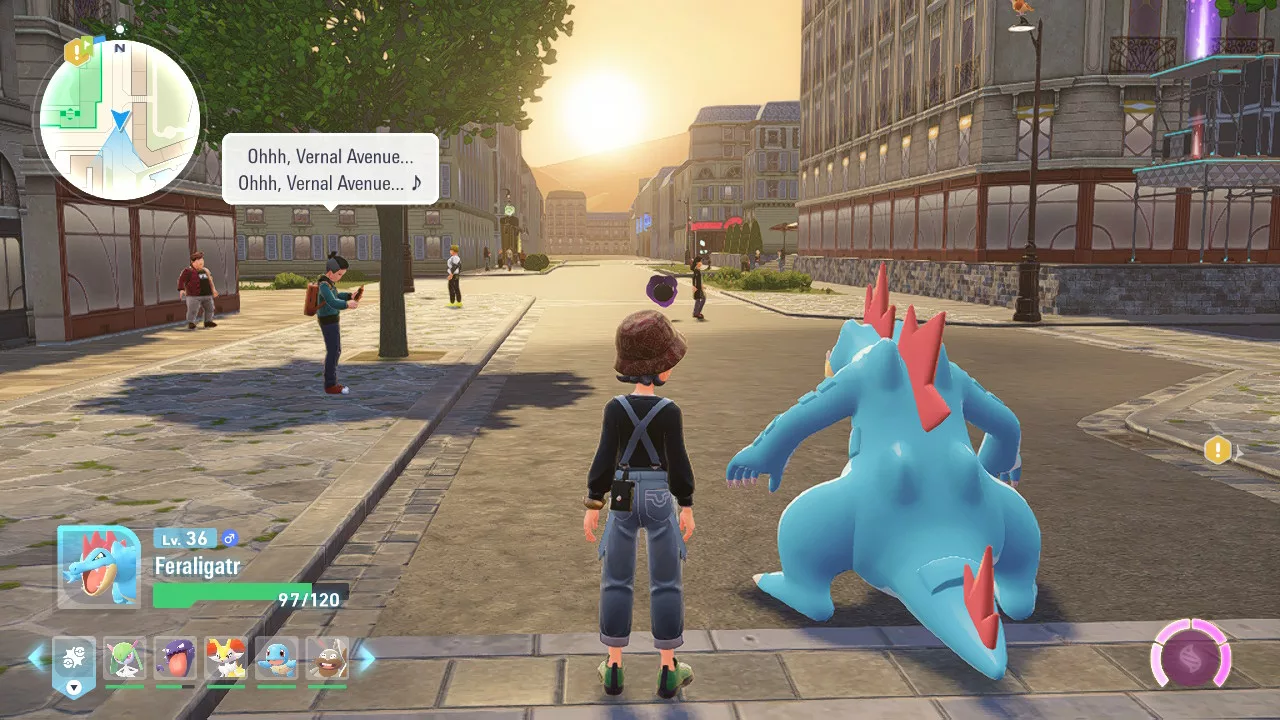
Task: Select the yellow exclamation marker on the minimap
Action: (x=77, y=51)
